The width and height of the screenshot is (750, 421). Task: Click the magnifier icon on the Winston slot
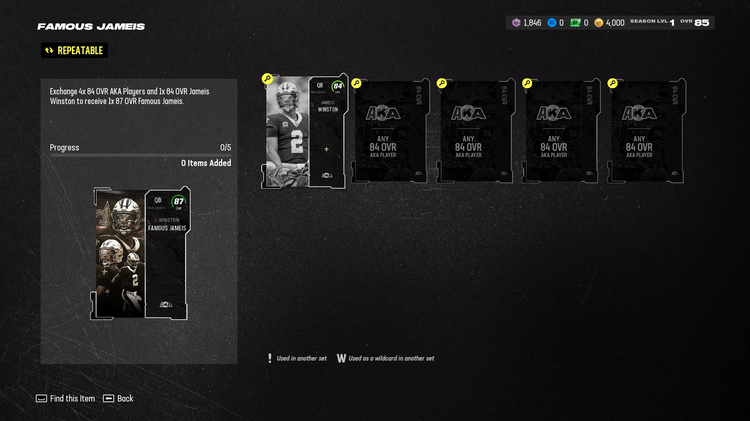tap(267, 79)
